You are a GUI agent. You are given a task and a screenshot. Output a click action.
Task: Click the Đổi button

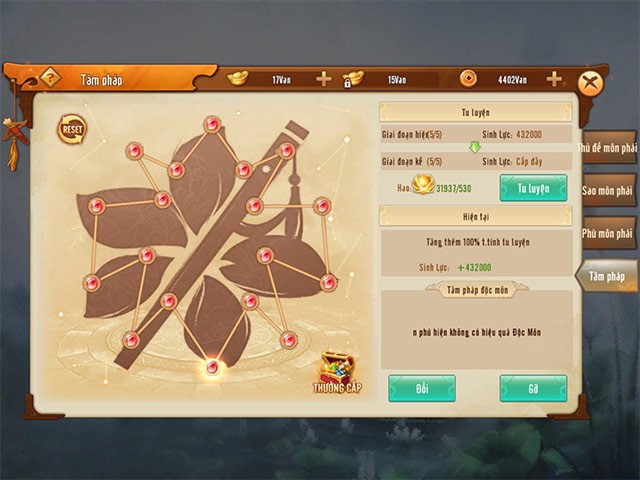click(421, 388)
